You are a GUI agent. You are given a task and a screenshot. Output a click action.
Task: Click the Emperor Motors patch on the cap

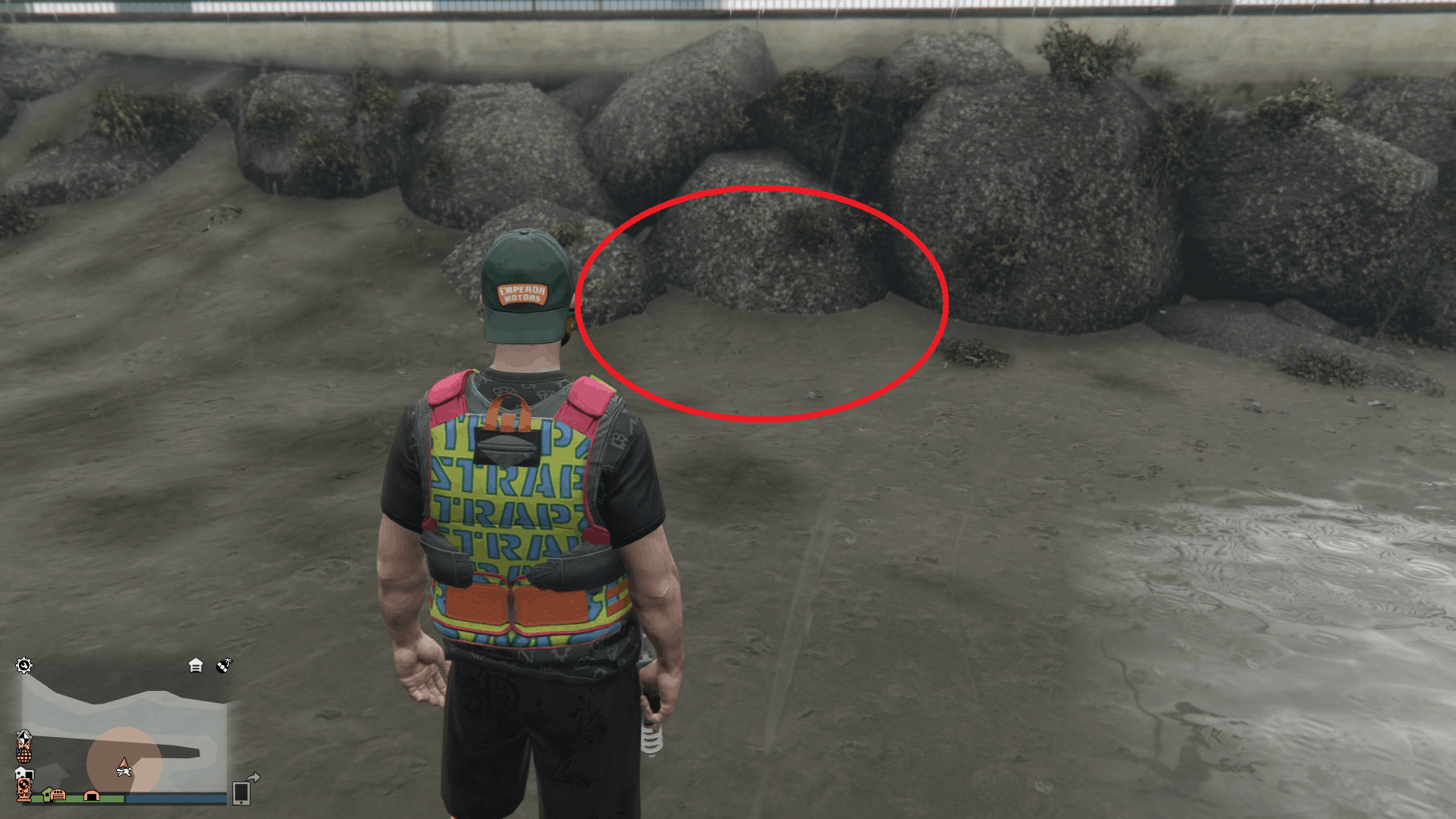pos(522,293)
